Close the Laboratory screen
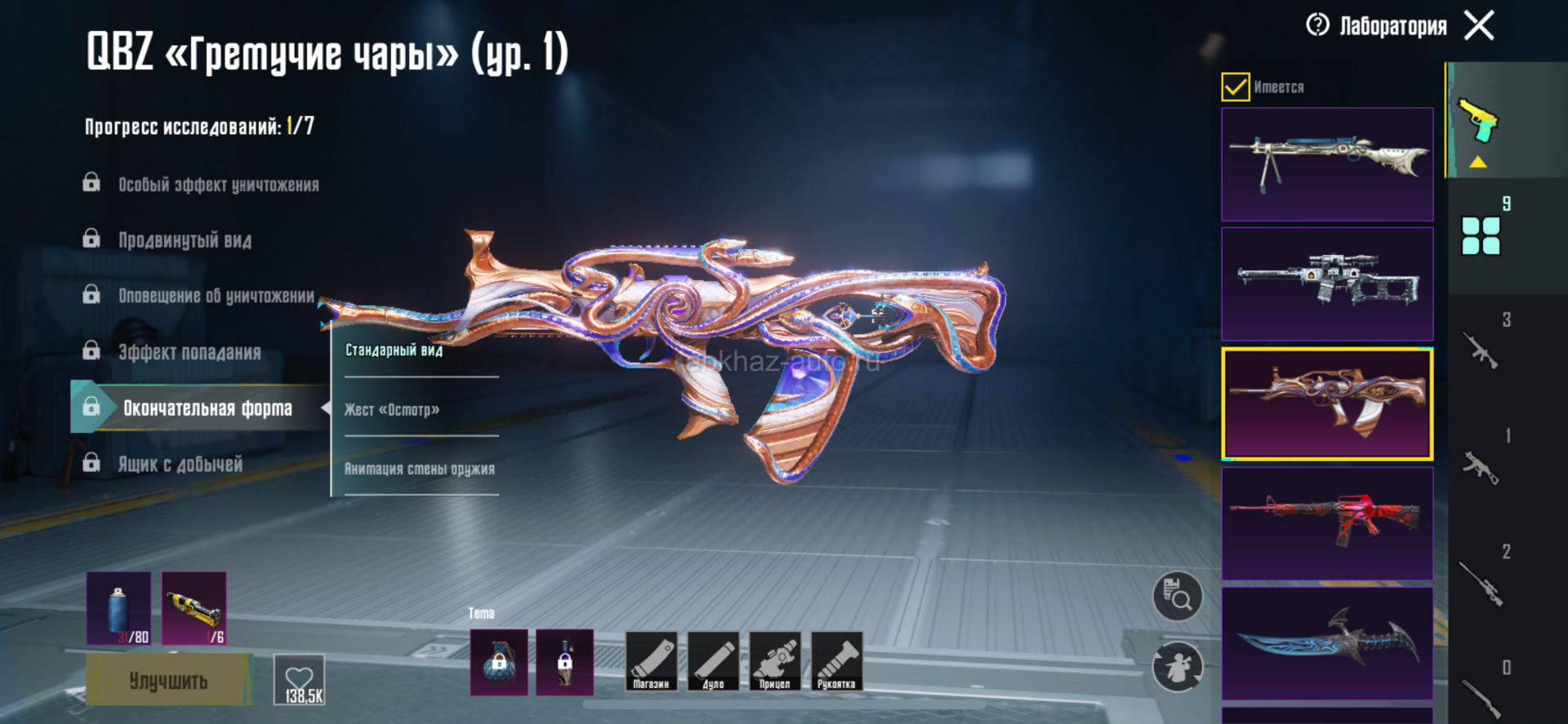Viewport: 1568px width, 724px height. click(x=1479, y=25)
